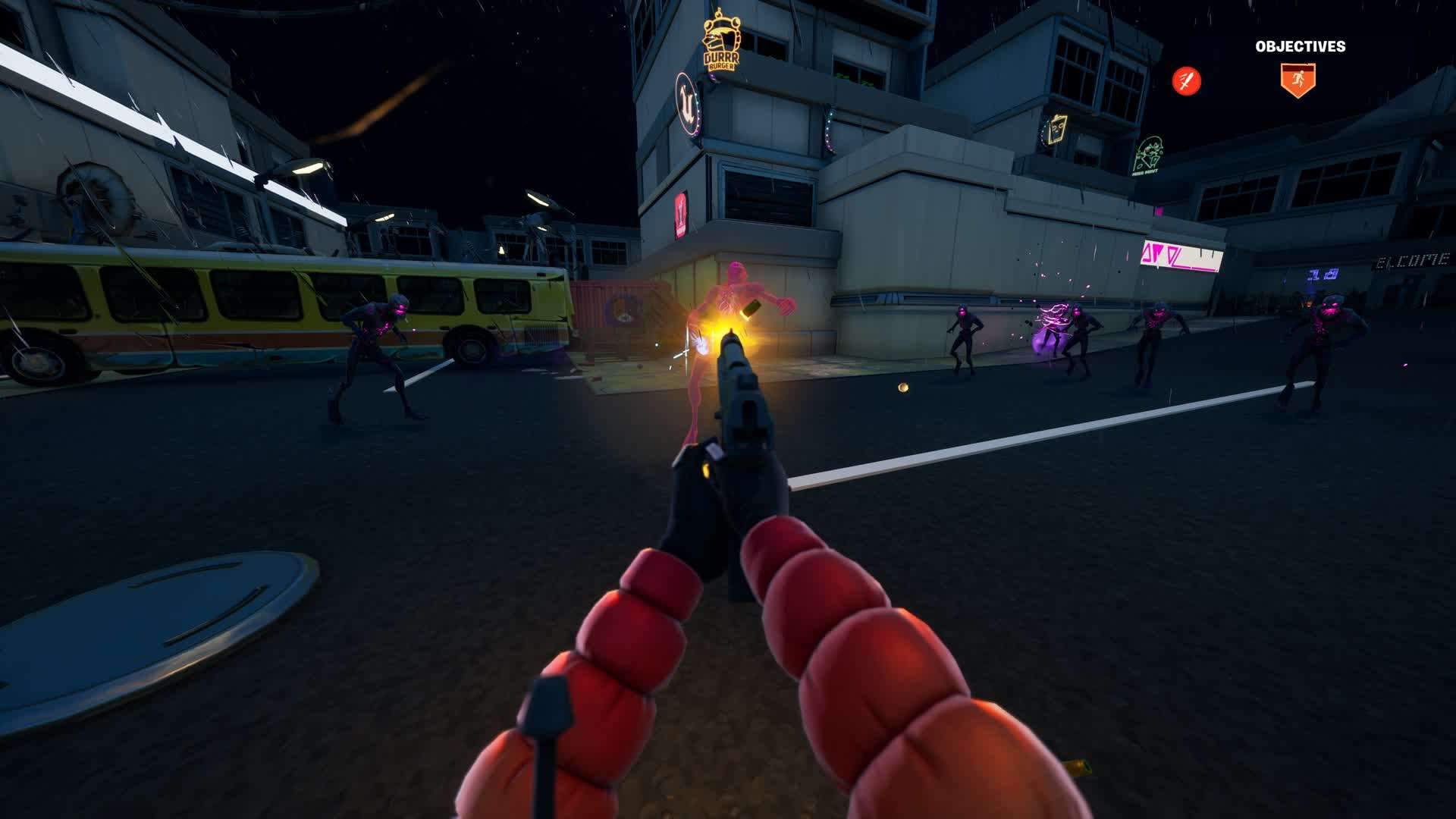Screen dimensions: 1456x819
Task: Click the orange running-figure objective badge
Action: (x=1298, y=80)
